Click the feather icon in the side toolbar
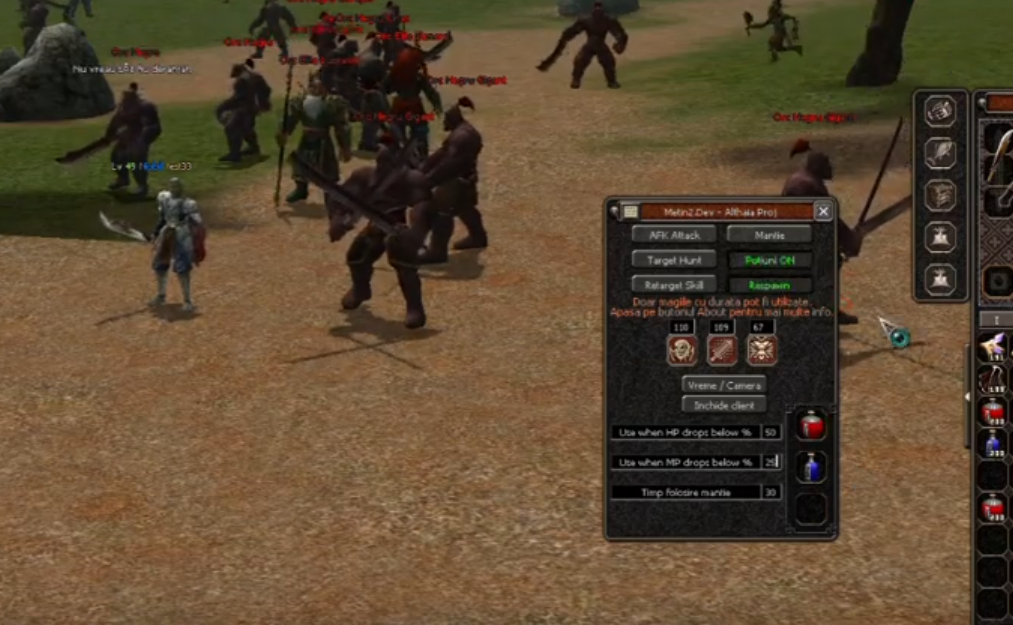The width and height of the screenshot is (1013, 625). (940, 153)
